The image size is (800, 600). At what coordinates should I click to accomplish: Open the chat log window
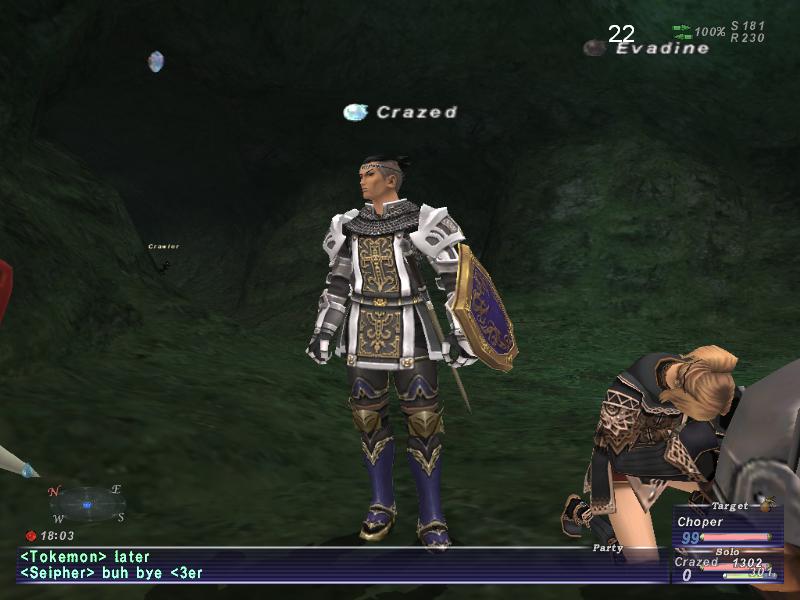pos(300,565)
